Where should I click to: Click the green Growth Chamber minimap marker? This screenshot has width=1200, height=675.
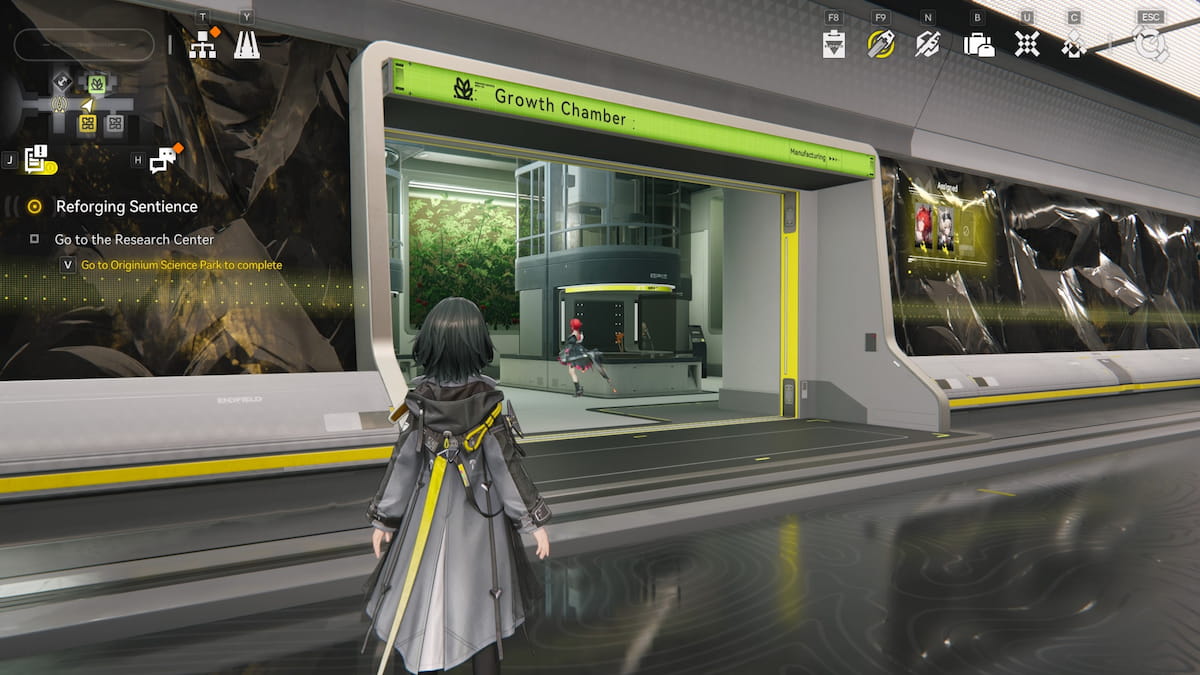click(x=97, y=84)
